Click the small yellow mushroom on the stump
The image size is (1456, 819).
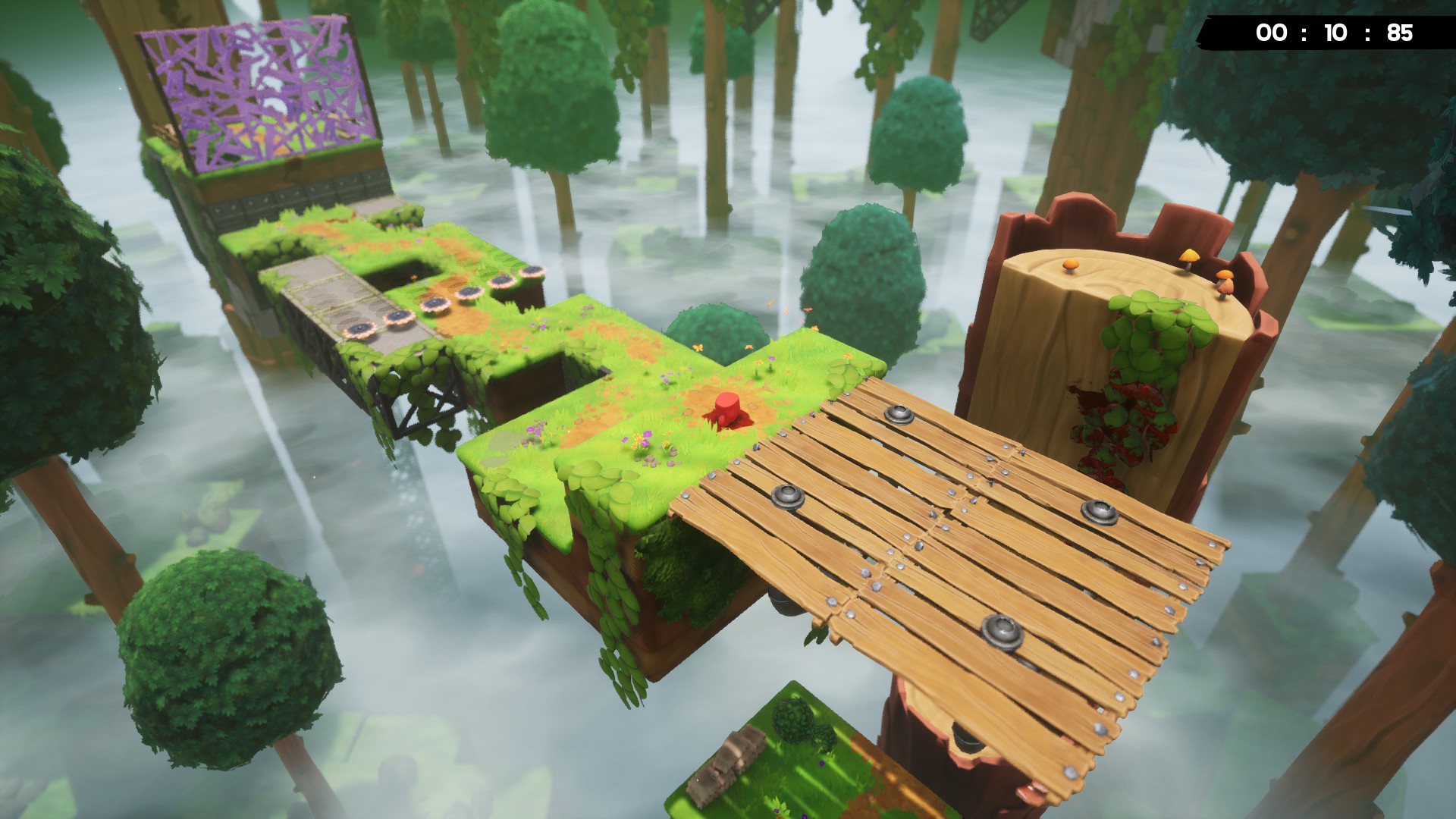[x=1190, y=258]
